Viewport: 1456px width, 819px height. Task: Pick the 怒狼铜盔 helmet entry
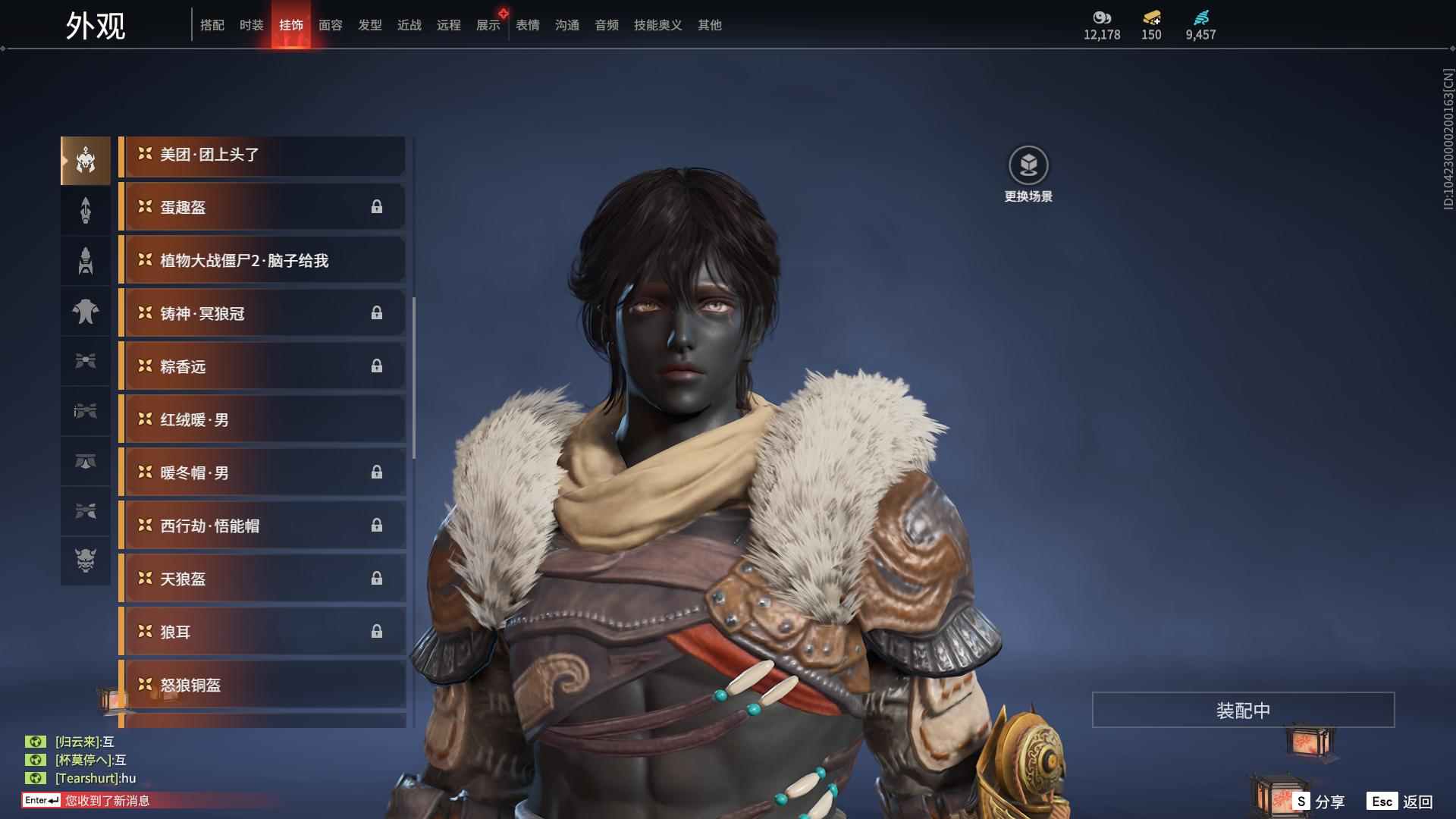click(262, 686)
